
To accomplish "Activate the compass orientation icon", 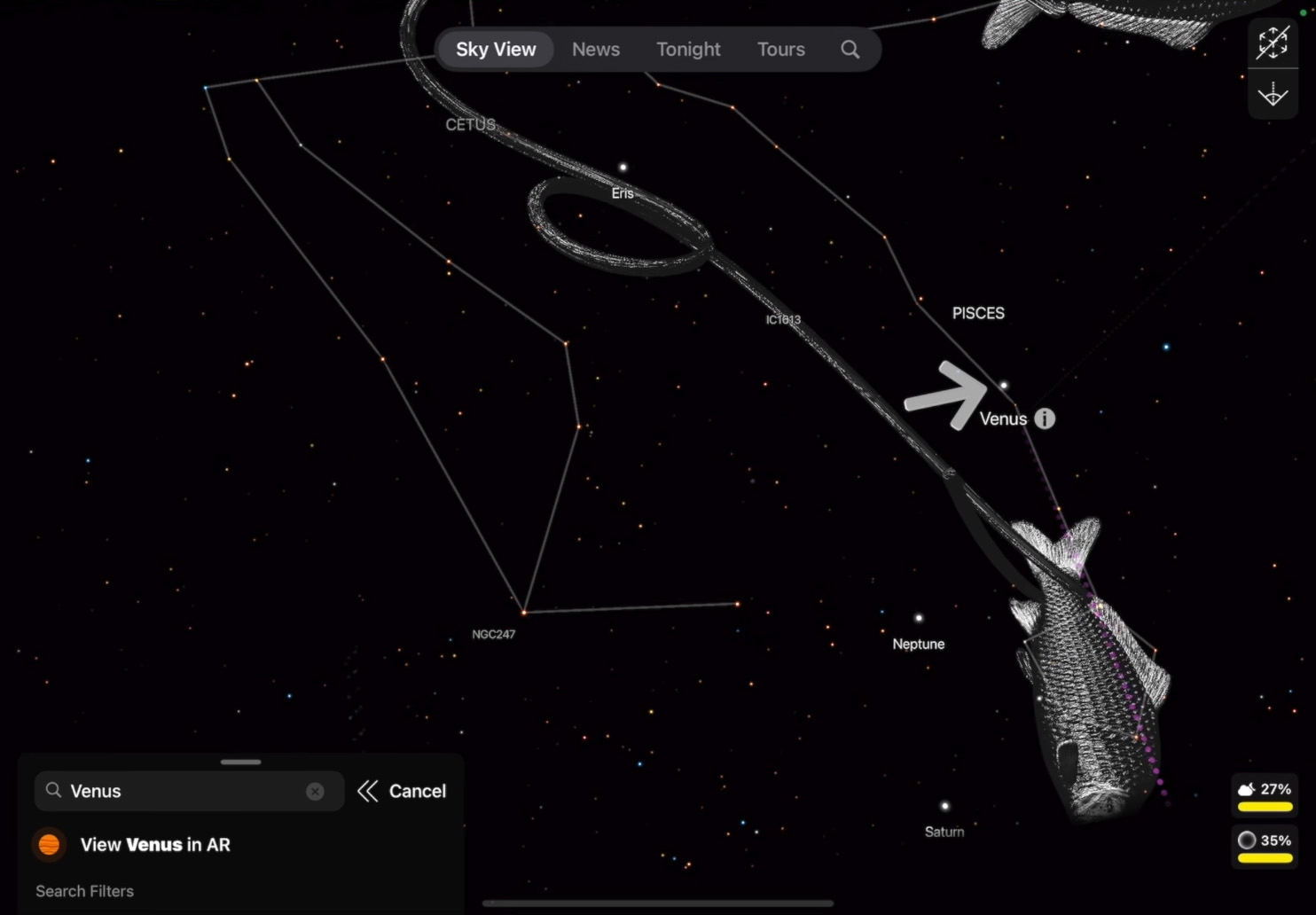I will [x=1273, y=94].
